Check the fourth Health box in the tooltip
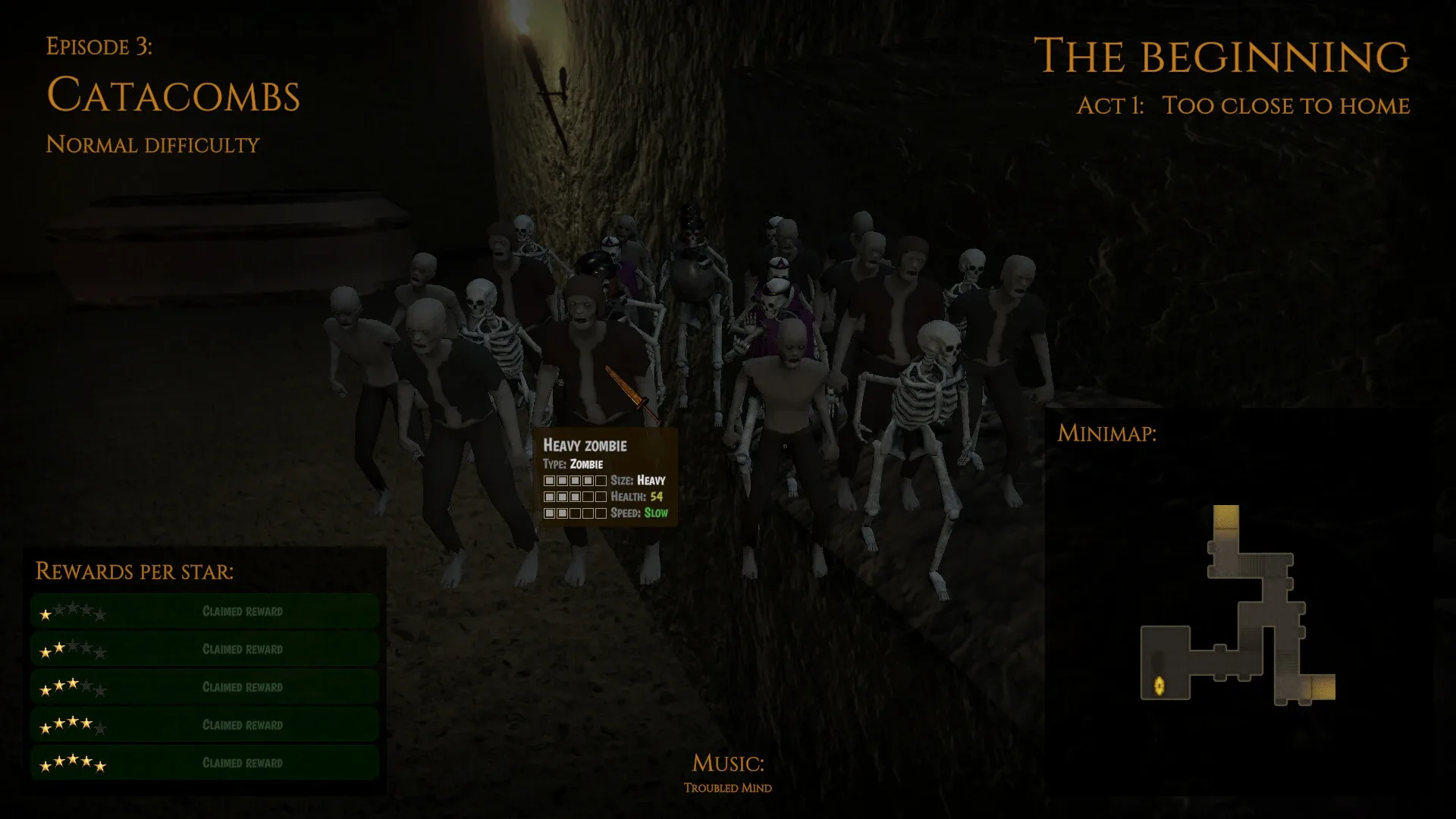1456x819 pixels. 588,497
